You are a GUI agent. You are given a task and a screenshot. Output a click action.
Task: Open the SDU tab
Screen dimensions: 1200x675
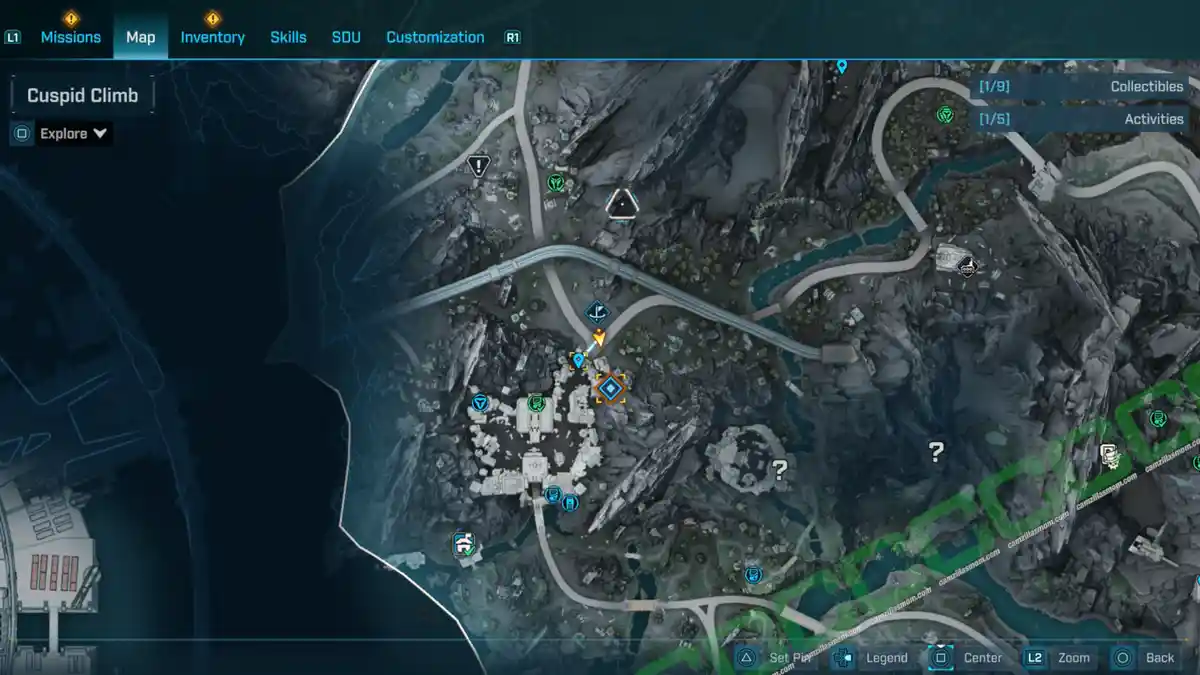[x=346, y=37]
